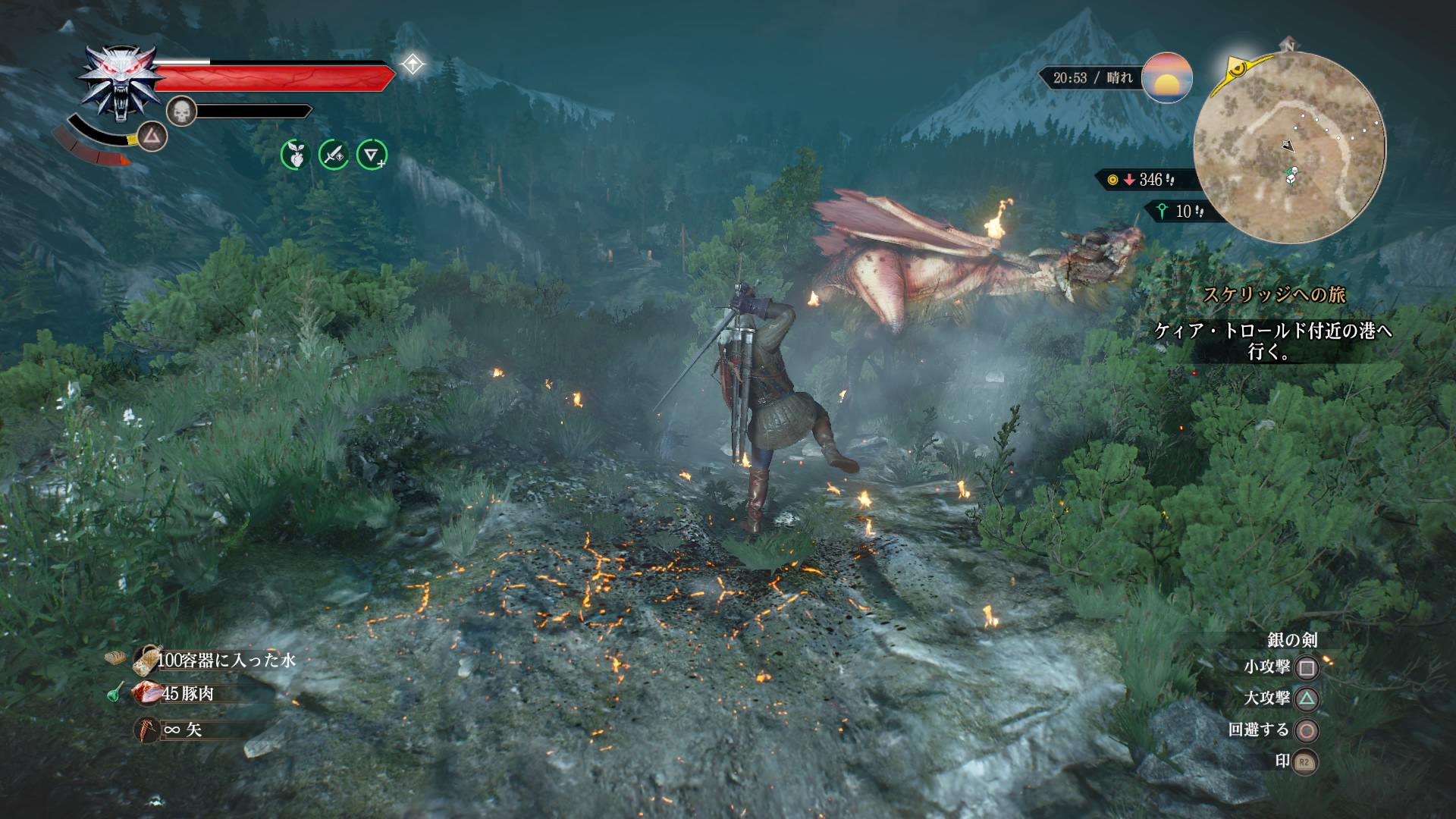Select the 矢 arrows ammo slot
The width and height of the screenshot is (1456, 819).
click(x=173, y=730)
